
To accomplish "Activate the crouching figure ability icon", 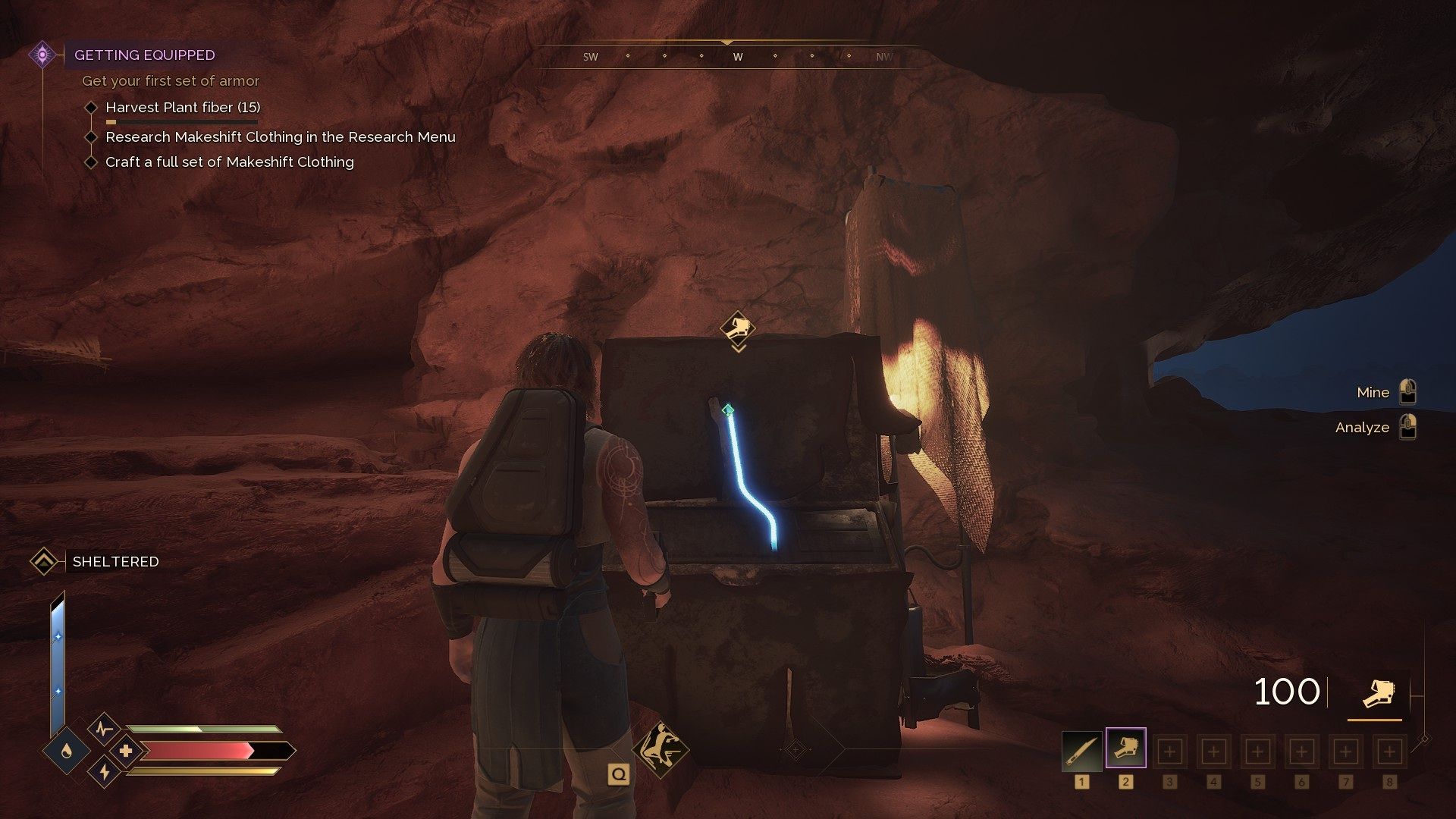I will [661, 749].
